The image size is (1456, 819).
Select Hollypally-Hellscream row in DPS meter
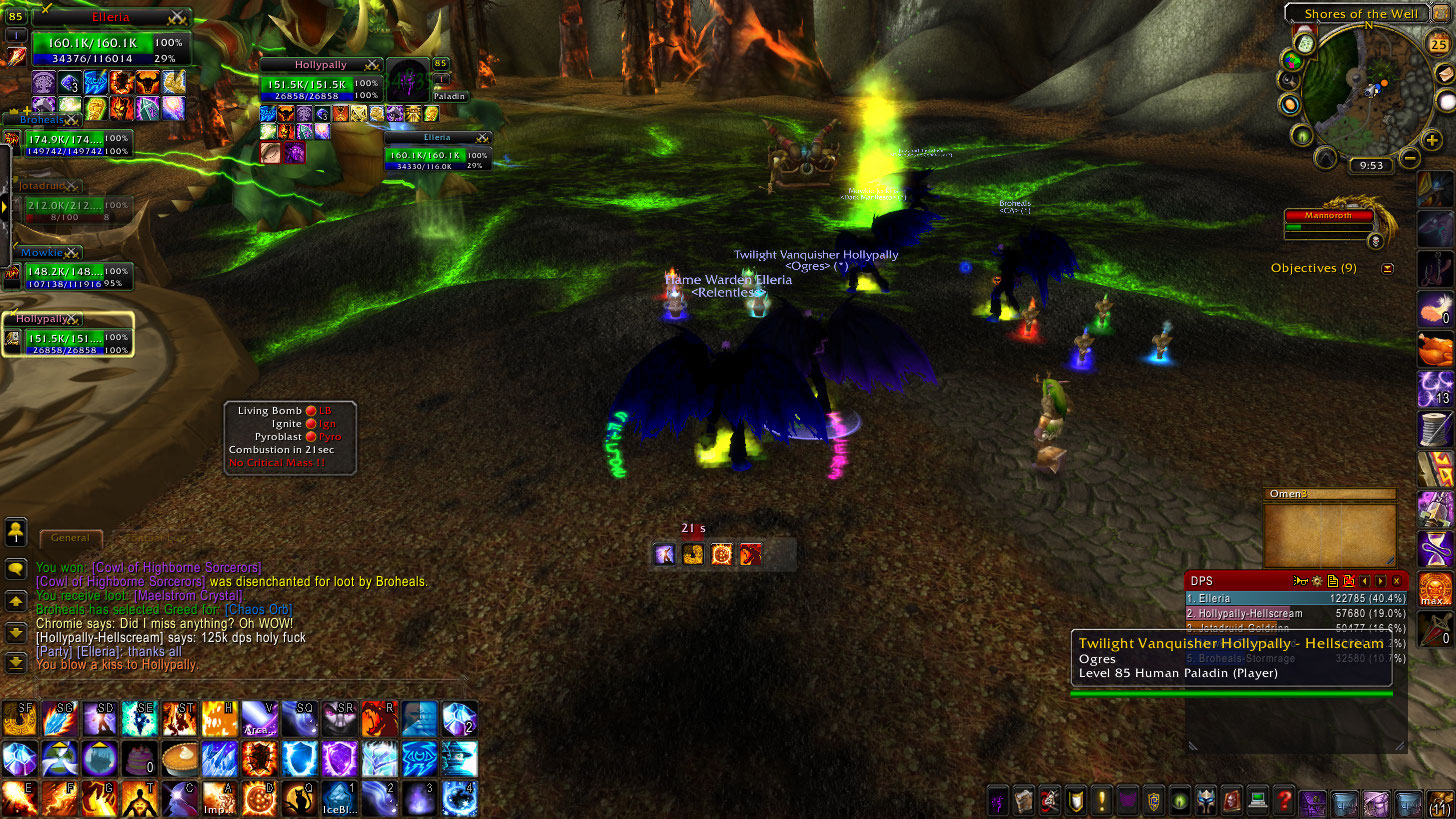pyautogui.click(x=1295, y=613)
